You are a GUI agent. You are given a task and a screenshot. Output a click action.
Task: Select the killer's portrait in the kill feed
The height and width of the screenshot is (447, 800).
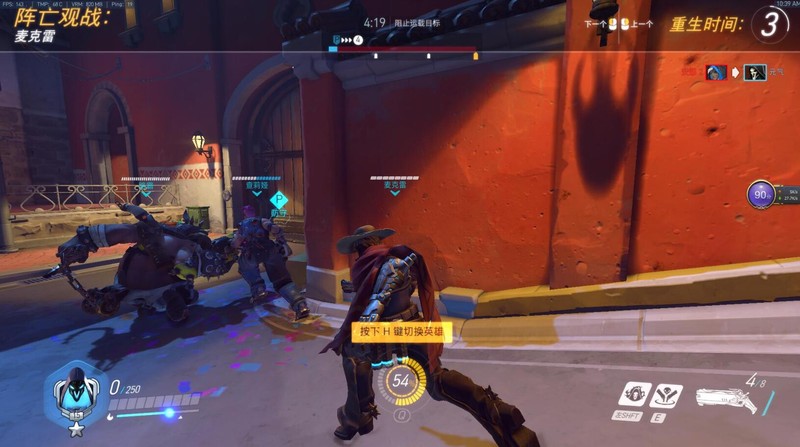click(x=715, y=72)
